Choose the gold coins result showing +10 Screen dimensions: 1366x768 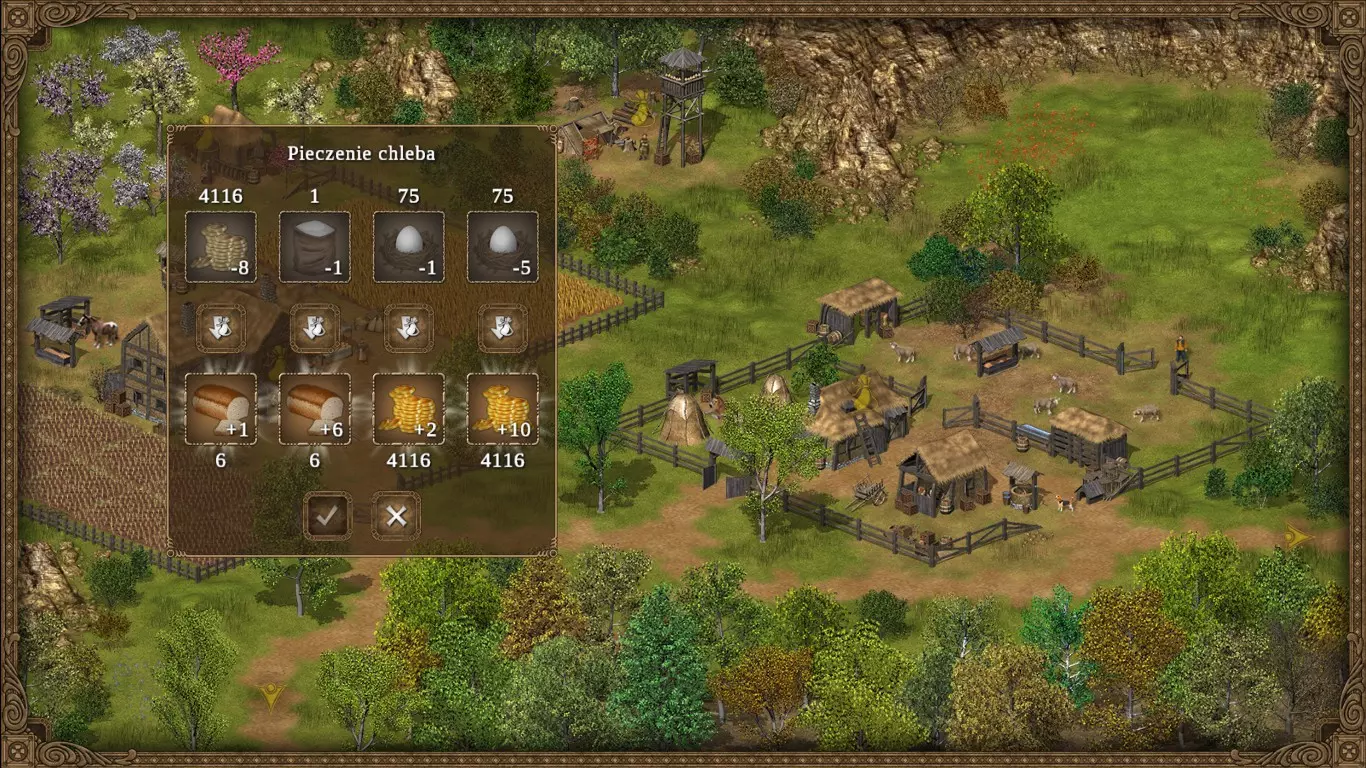click(x=502, y=408)
